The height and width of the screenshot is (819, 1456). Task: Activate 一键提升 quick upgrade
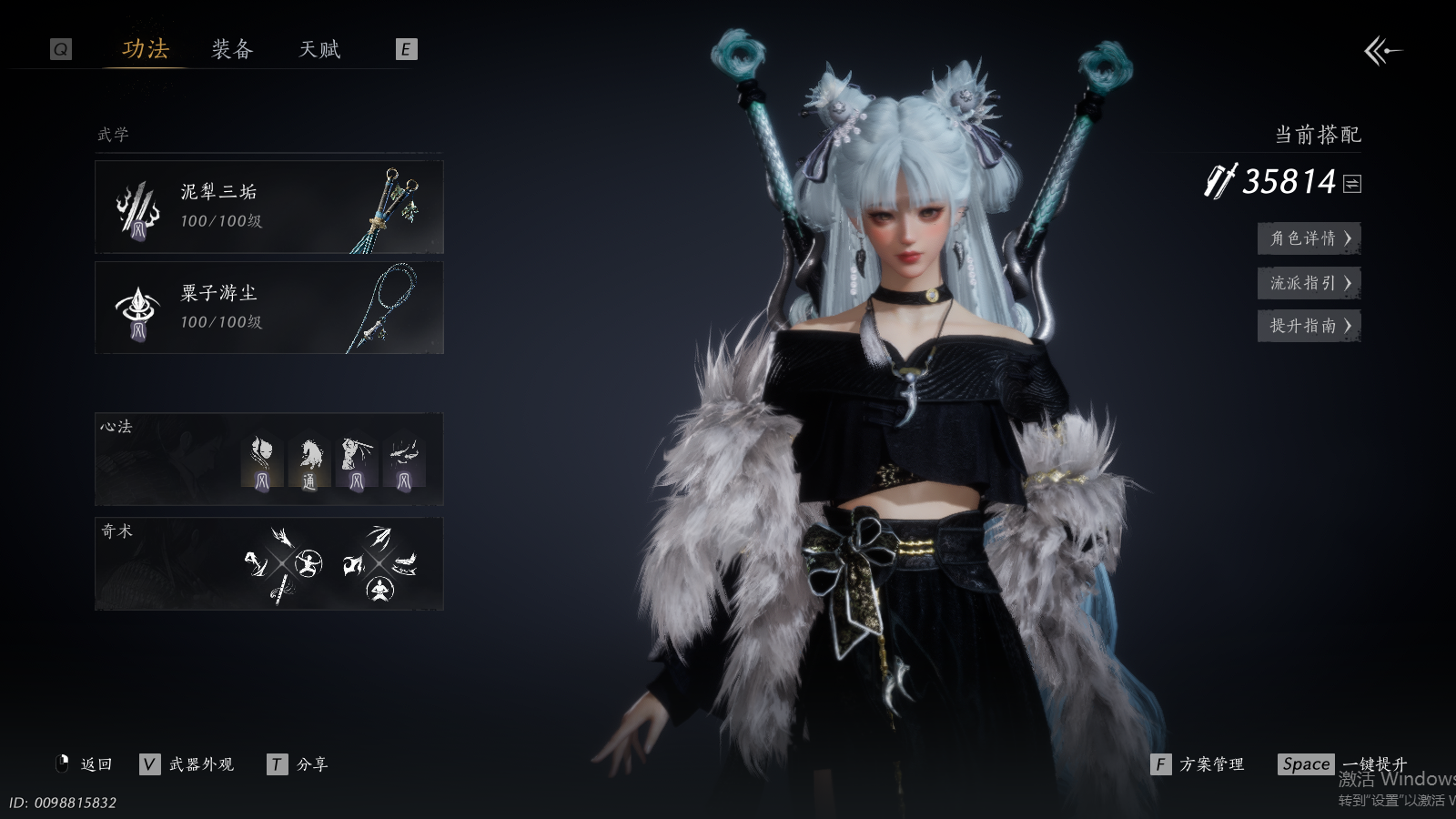pyautogui.click(x=1343, y=764)
